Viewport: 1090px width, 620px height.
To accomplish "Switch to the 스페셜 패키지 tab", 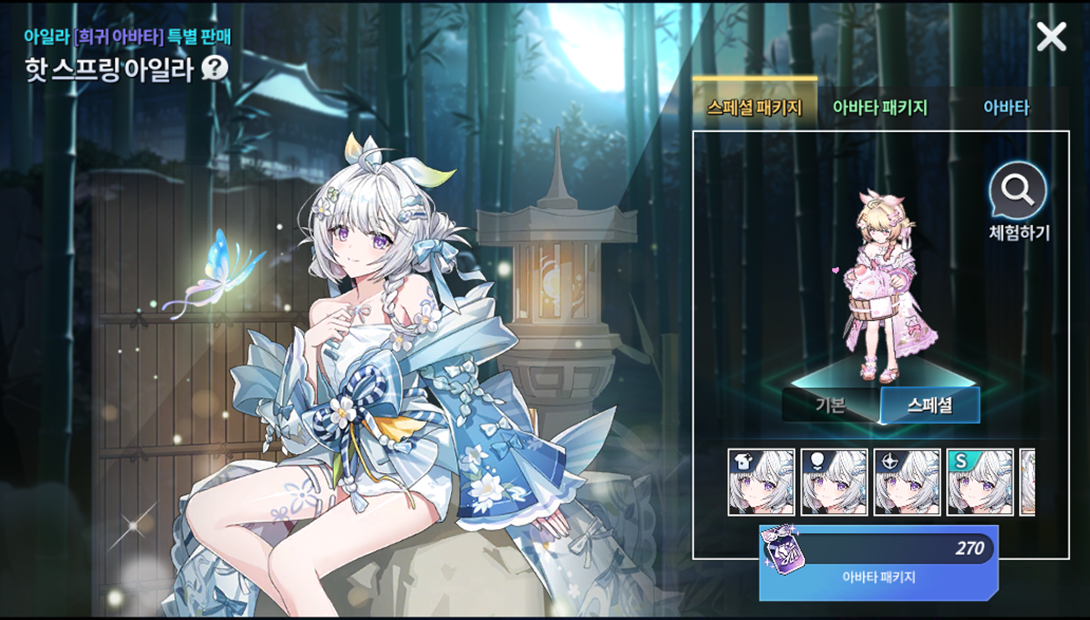I will point(754,107).
